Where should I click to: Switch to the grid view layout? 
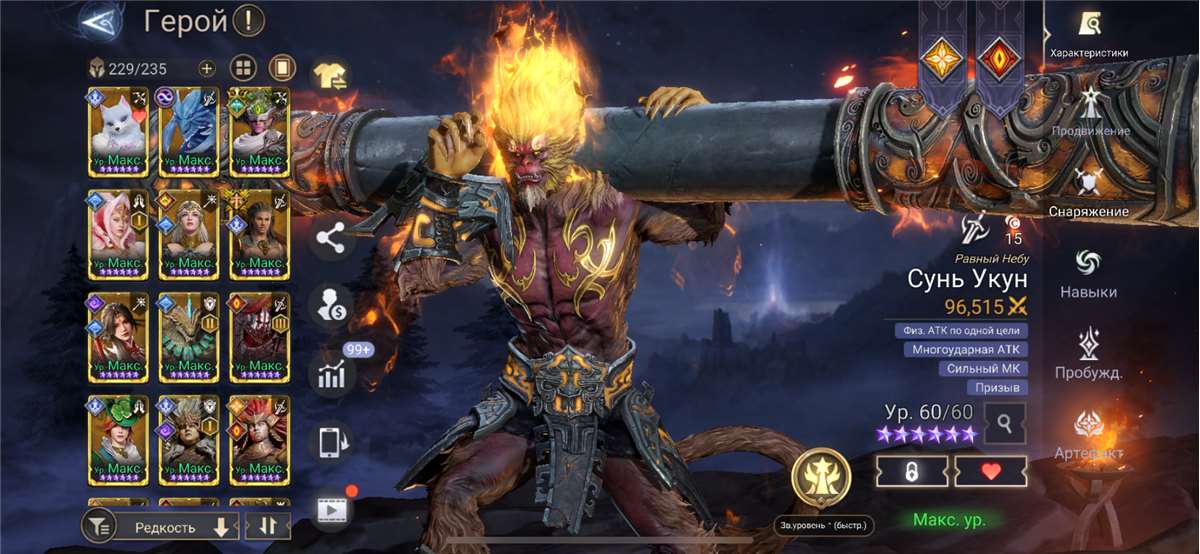pyautogui.click(x=244, y=69)
